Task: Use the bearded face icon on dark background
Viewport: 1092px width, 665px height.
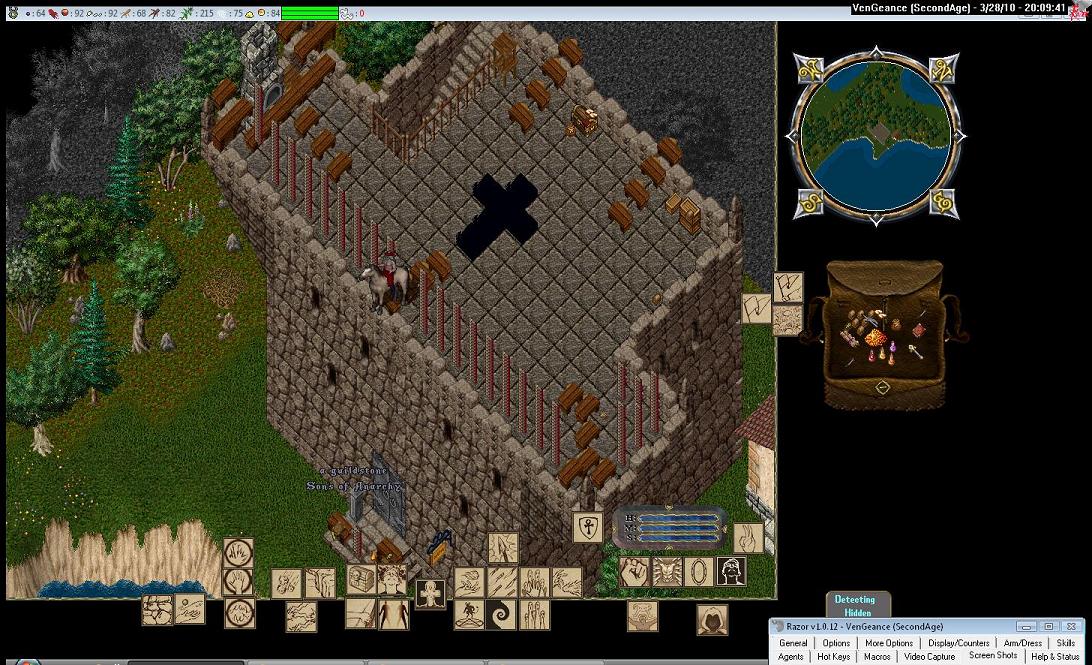Action: [x=732, y=572]
